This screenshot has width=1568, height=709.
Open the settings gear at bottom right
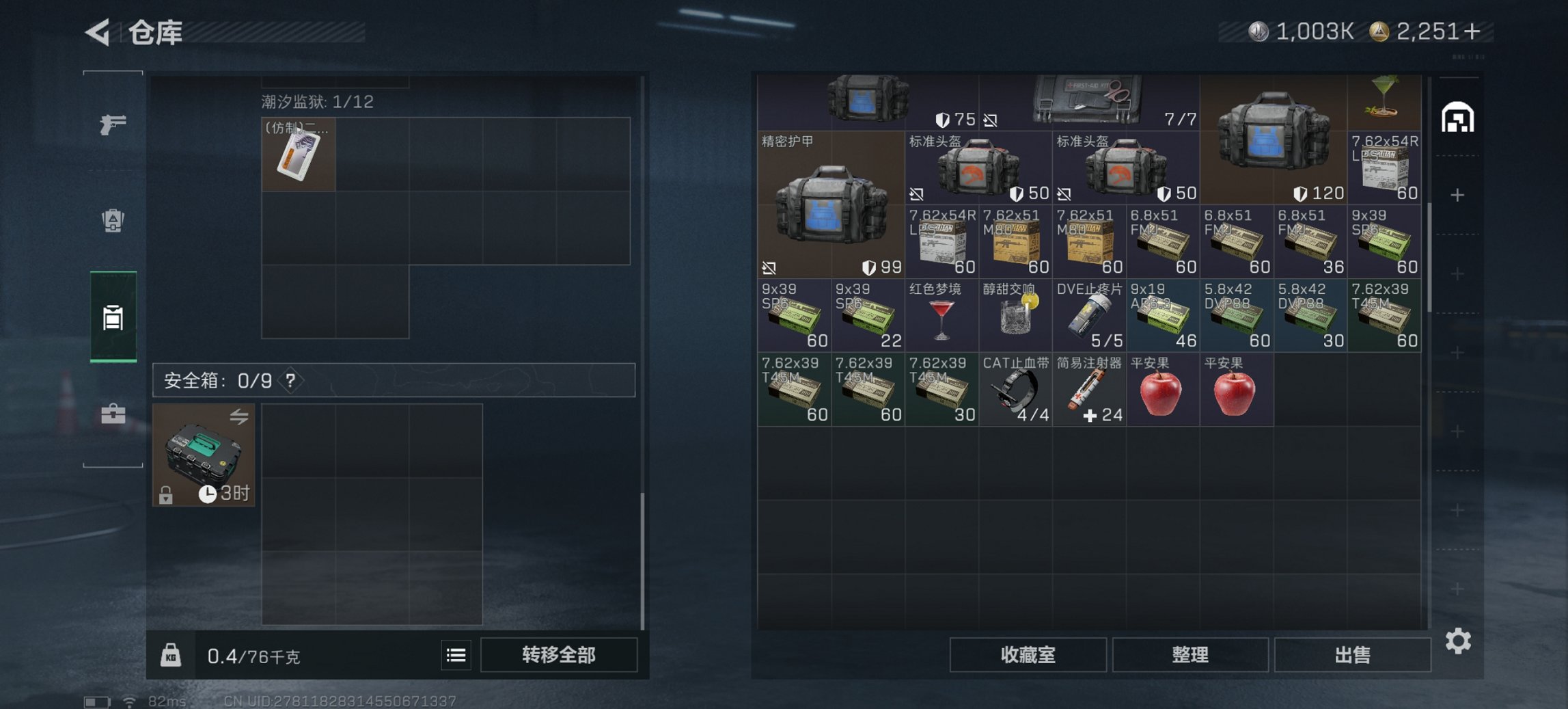click(1459, 641)
